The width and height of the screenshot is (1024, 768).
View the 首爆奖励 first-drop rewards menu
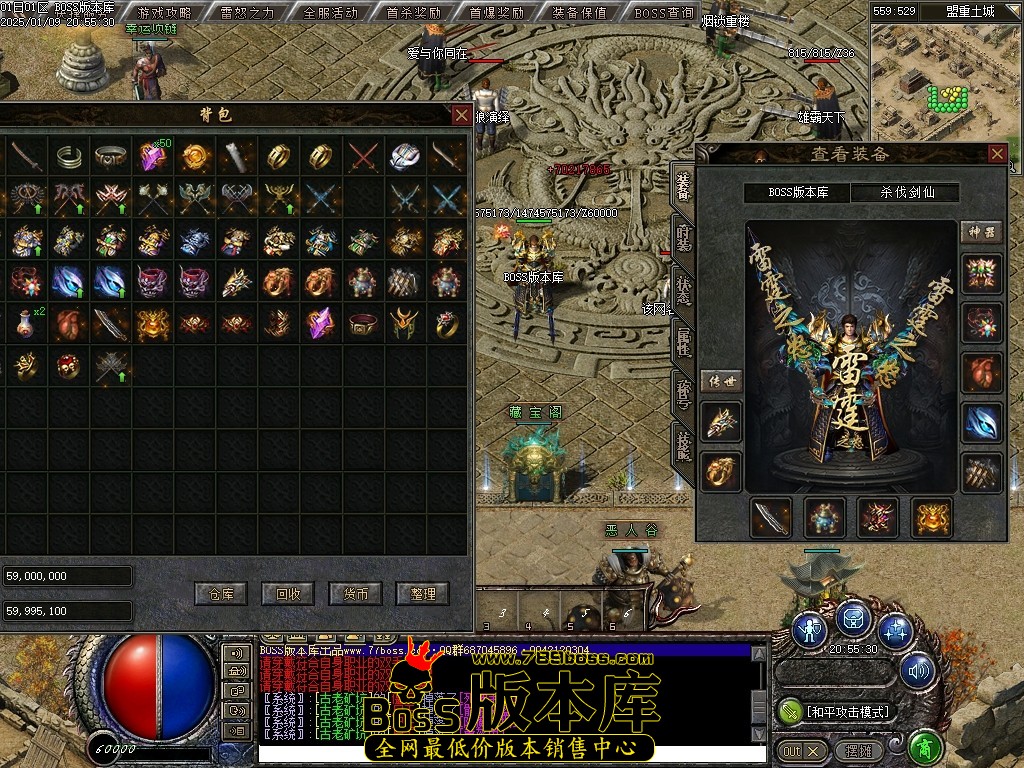496,13
